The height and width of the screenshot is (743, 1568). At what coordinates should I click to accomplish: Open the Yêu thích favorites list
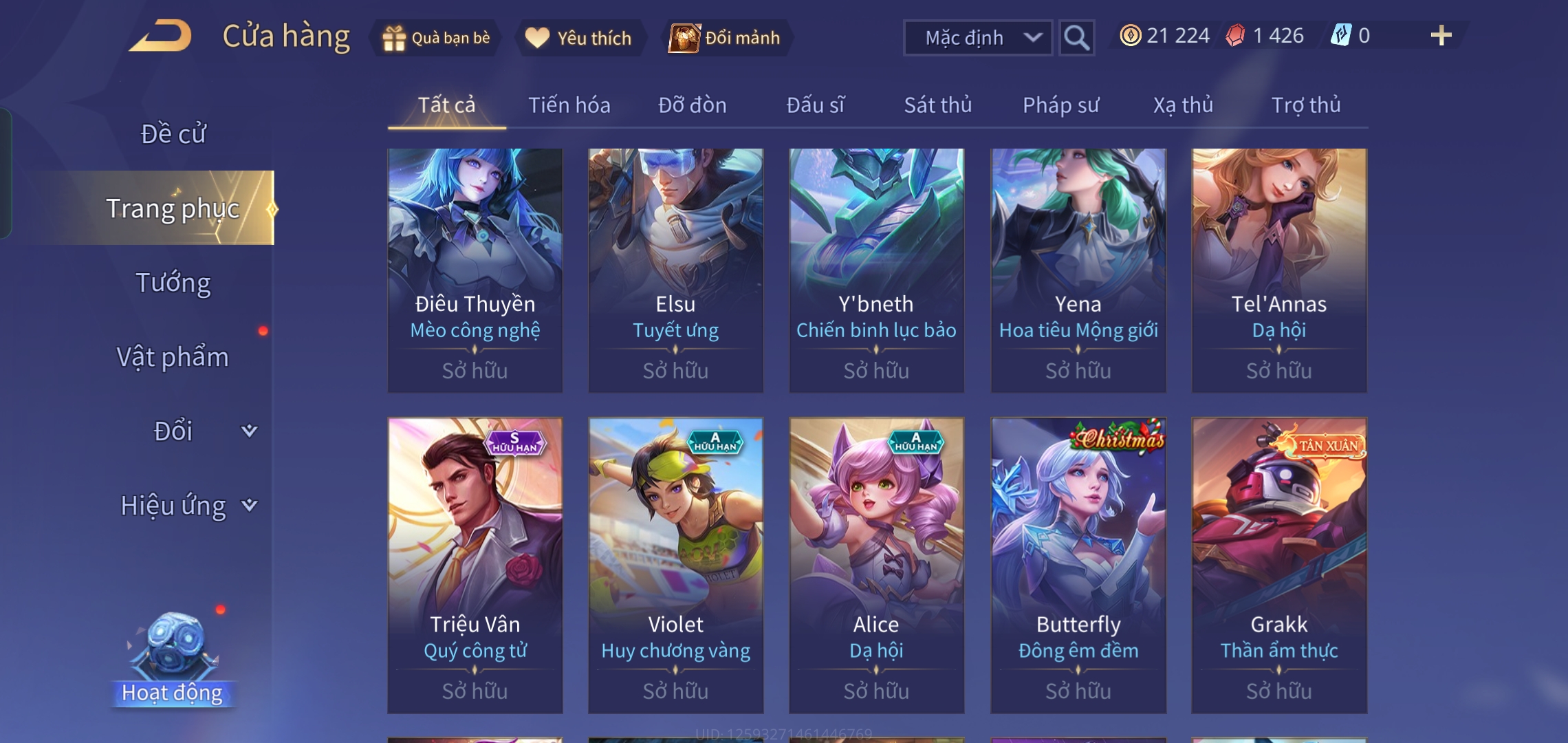coord(579,38)
